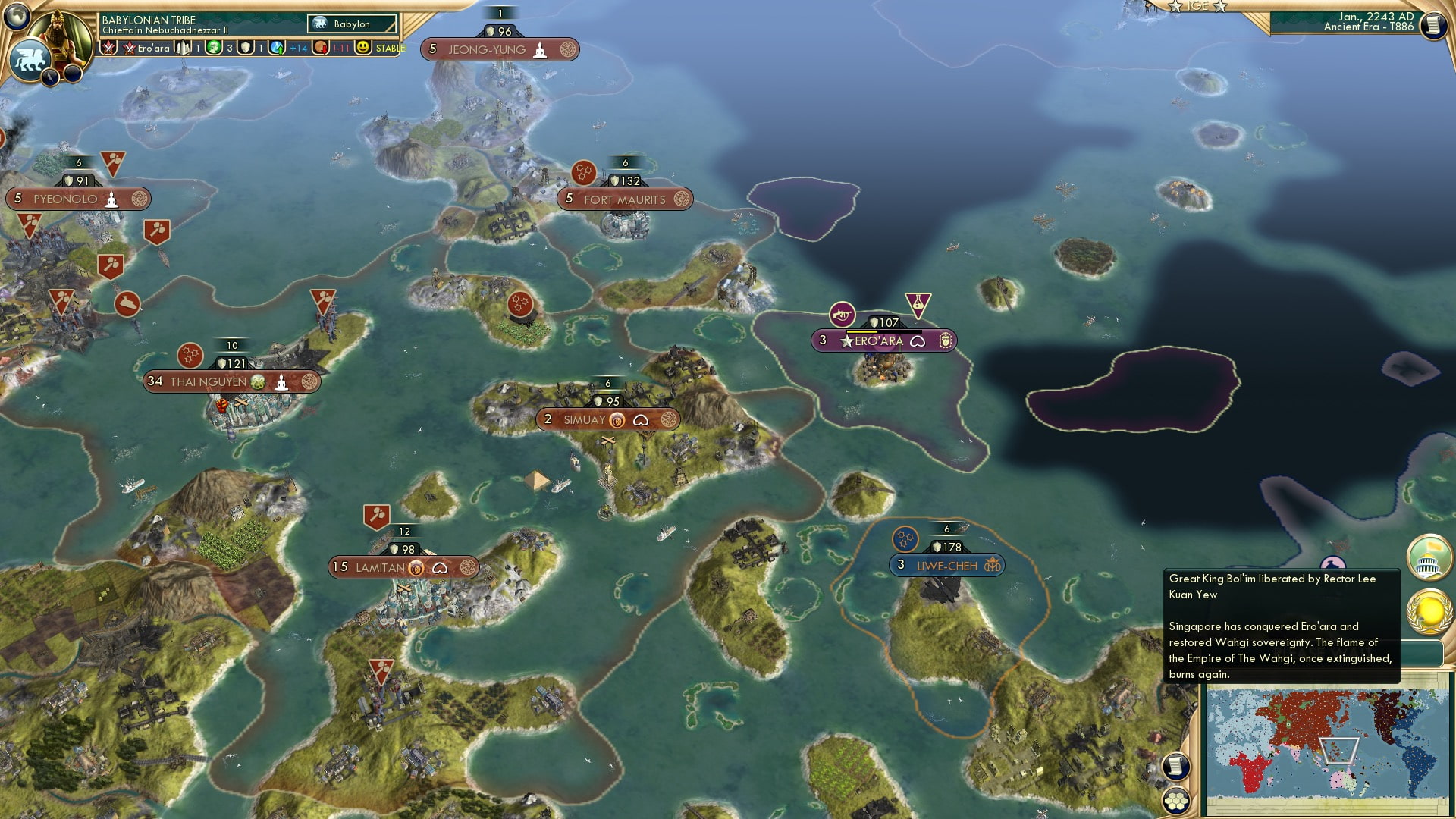Click the turn scroll icon beside Ancient Era
The image size is (1456, 819).
1433,24
